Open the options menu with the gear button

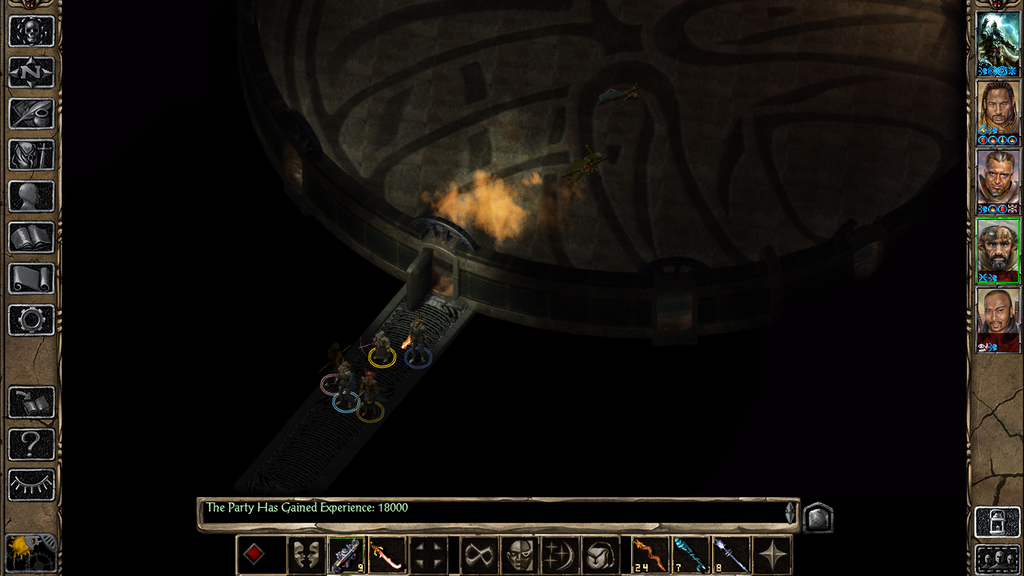pos(31,320)
